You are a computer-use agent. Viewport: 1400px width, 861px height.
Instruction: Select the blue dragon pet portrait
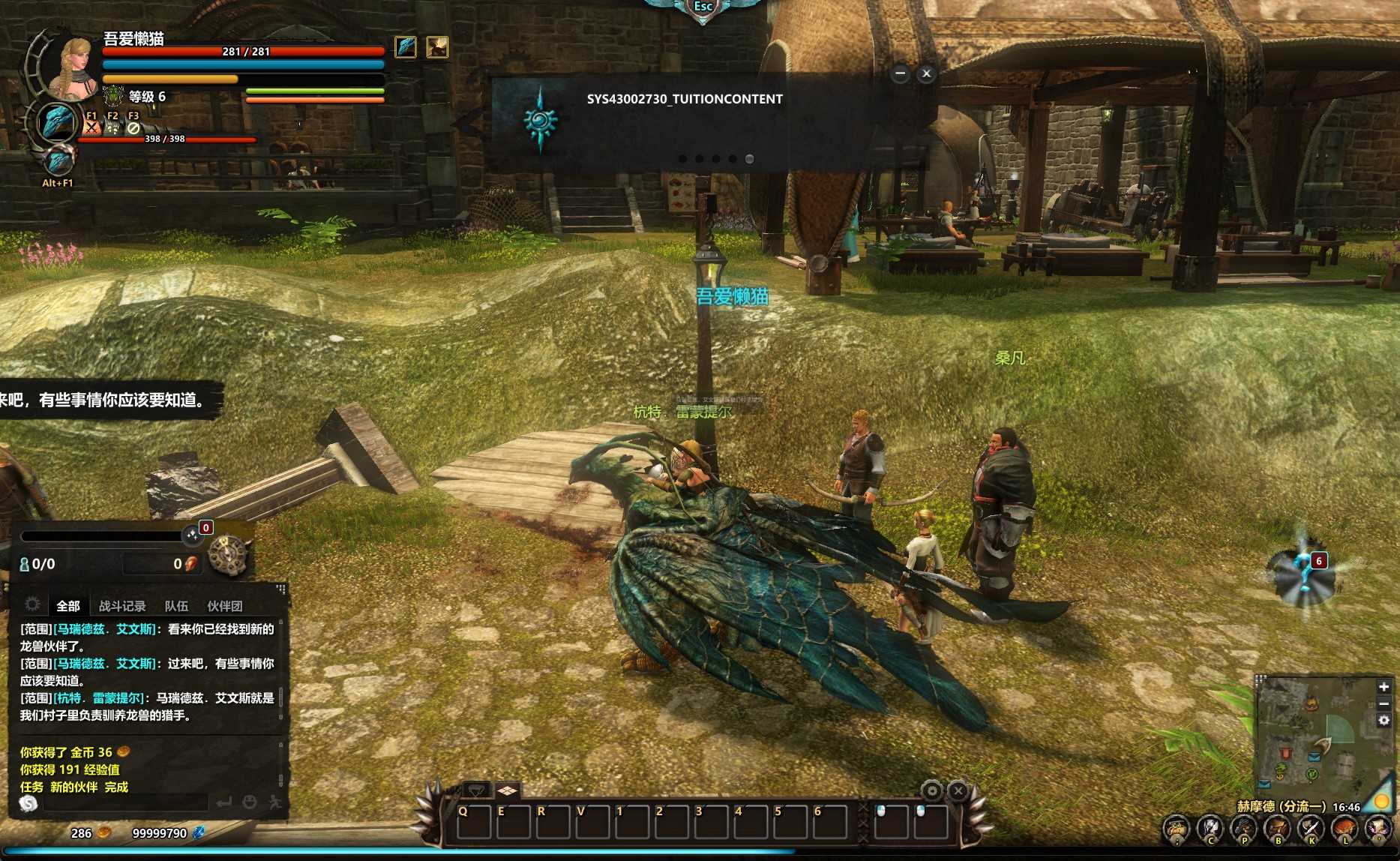pyautogui.click(x=57, y=121)
